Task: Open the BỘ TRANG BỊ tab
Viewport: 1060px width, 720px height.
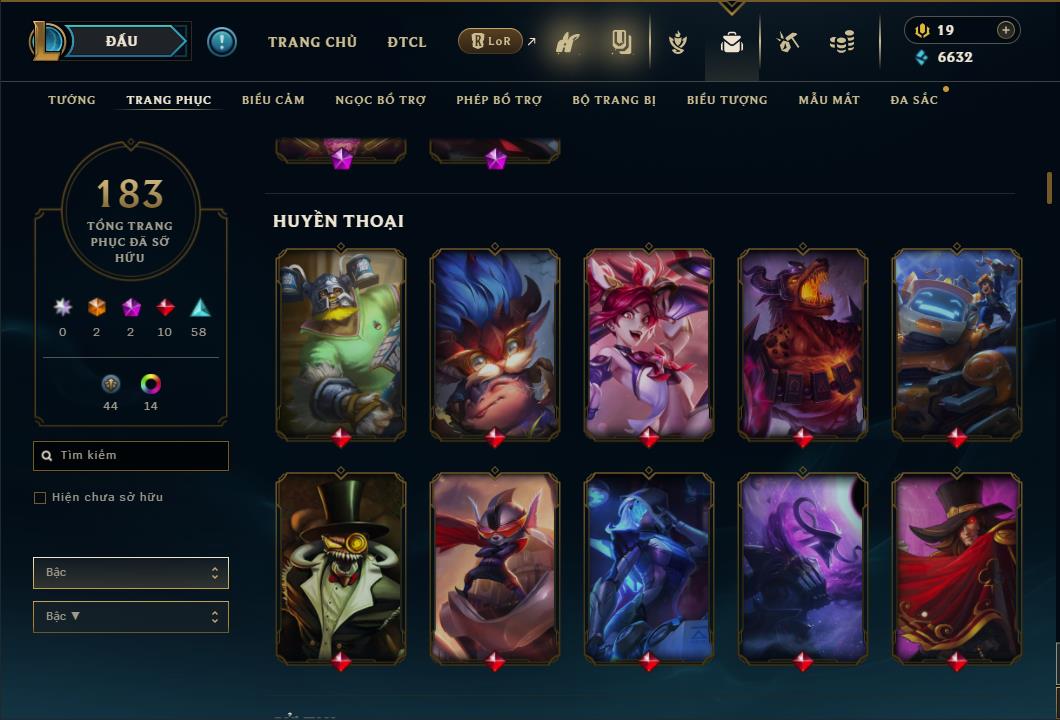Action: pos(614,100)
